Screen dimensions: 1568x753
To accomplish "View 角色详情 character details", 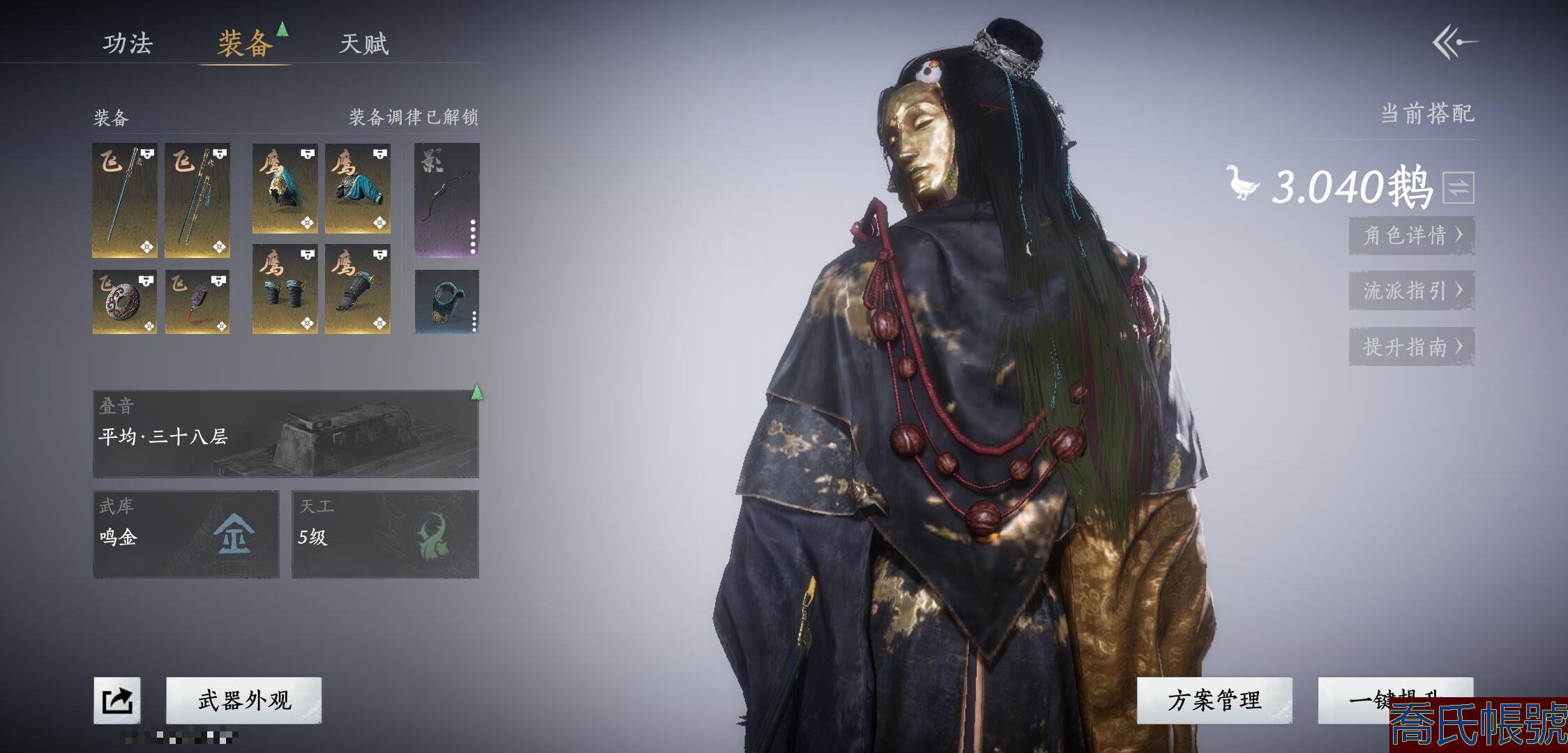I will pos(1412,236).
